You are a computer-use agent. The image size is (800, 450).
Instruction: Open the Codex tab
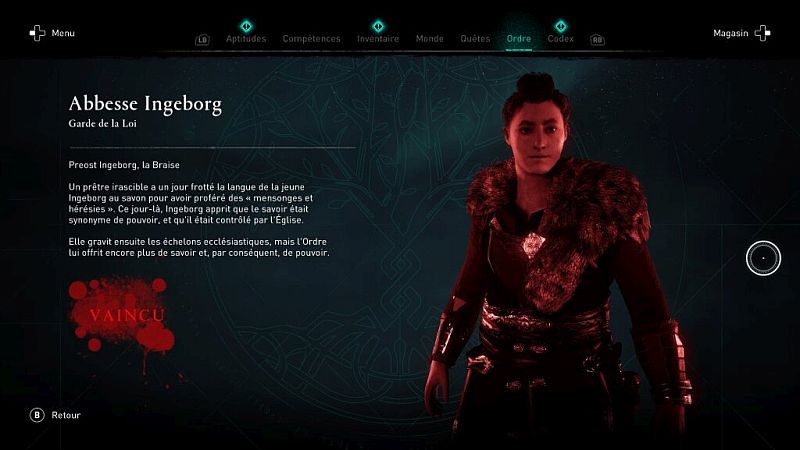click(561, 39)
